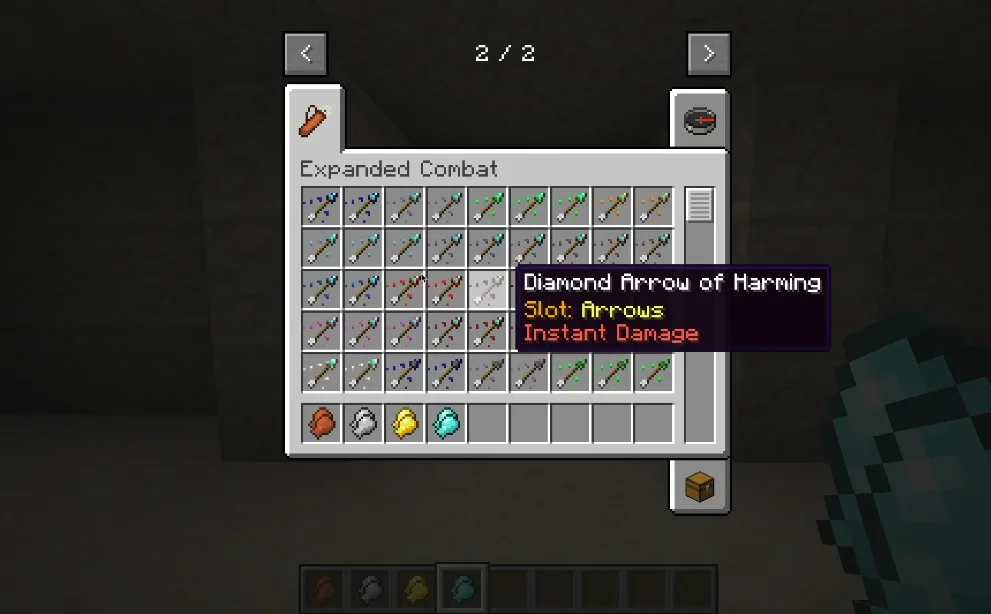
Task: Select the iron quiver in the menu's hotbar row
Action: (x=364, y=423)
